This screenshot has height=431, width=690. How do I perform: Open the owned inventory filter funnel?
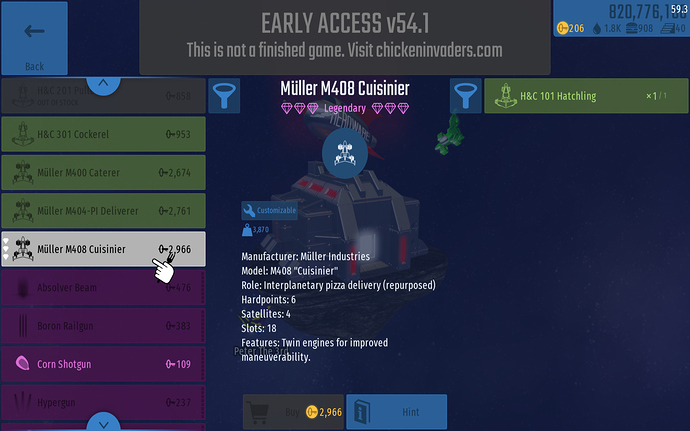[465, 97]
